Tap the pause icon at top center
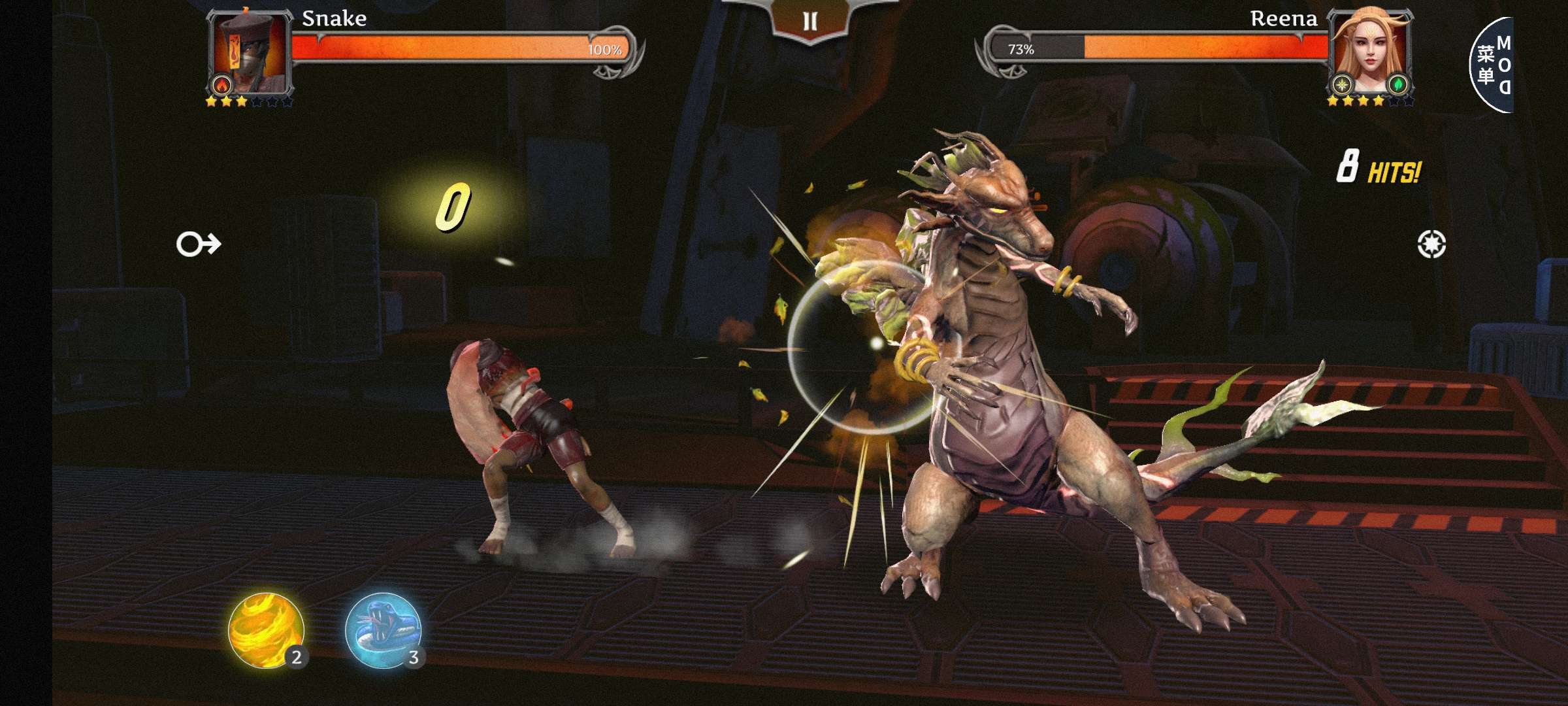Image resolution: width=1568 pixels, height=706 pixels. (x=810, y=21)
